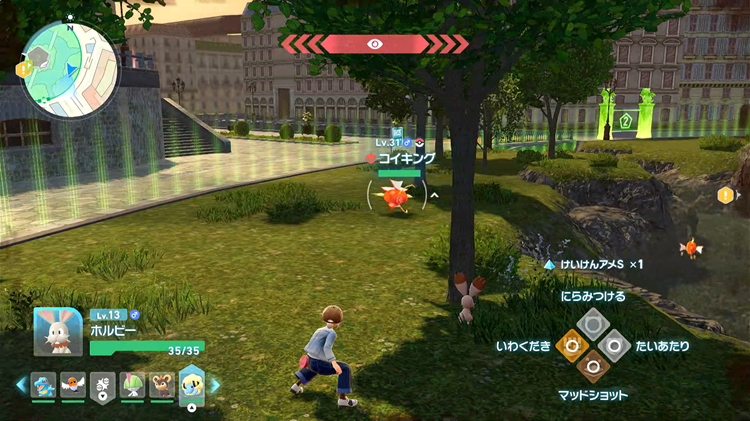
Task: Use the にらみつける move
Action: pos(593,321)
